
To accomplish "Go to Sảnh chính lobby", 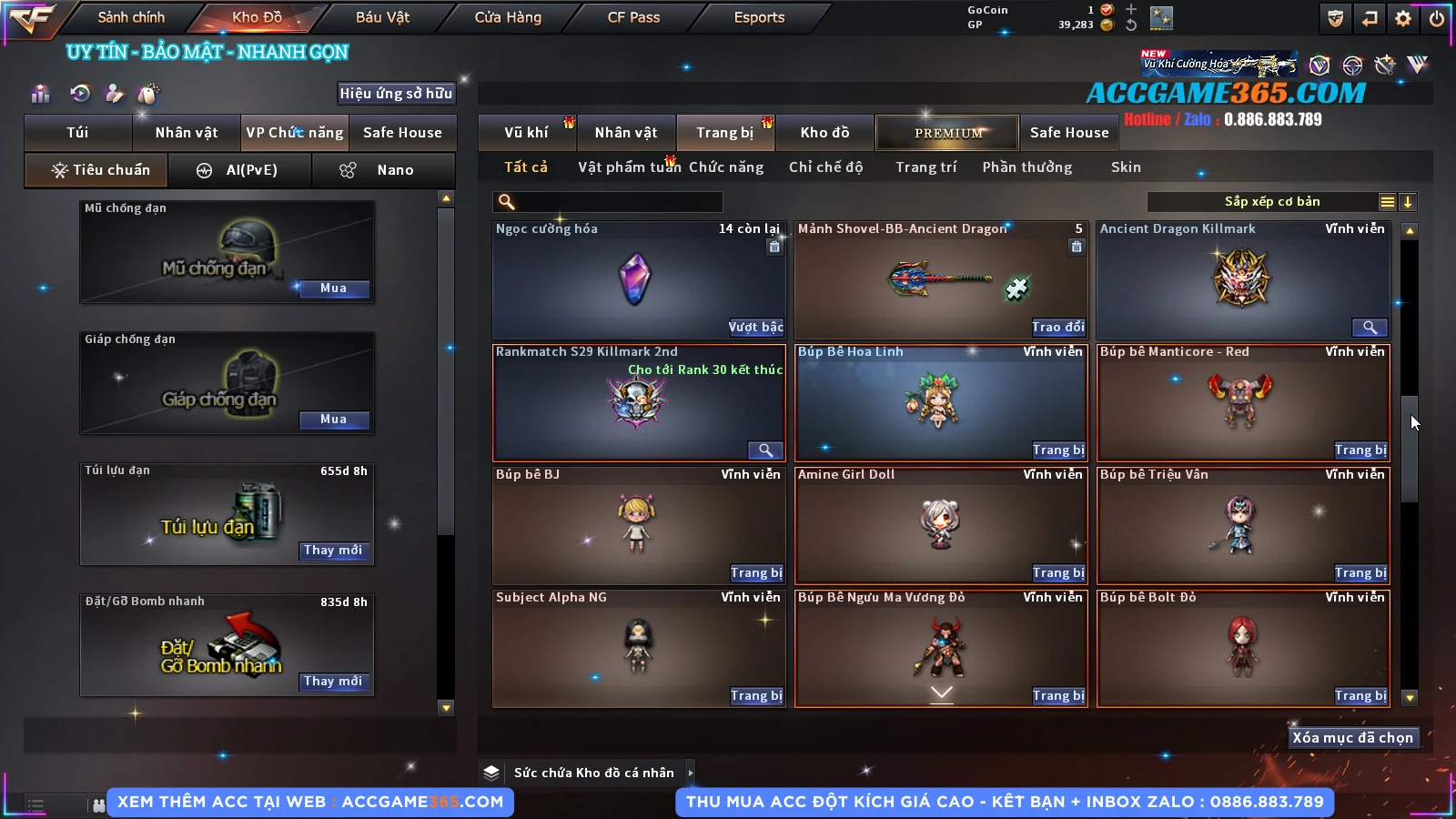I will coord(131,17).
